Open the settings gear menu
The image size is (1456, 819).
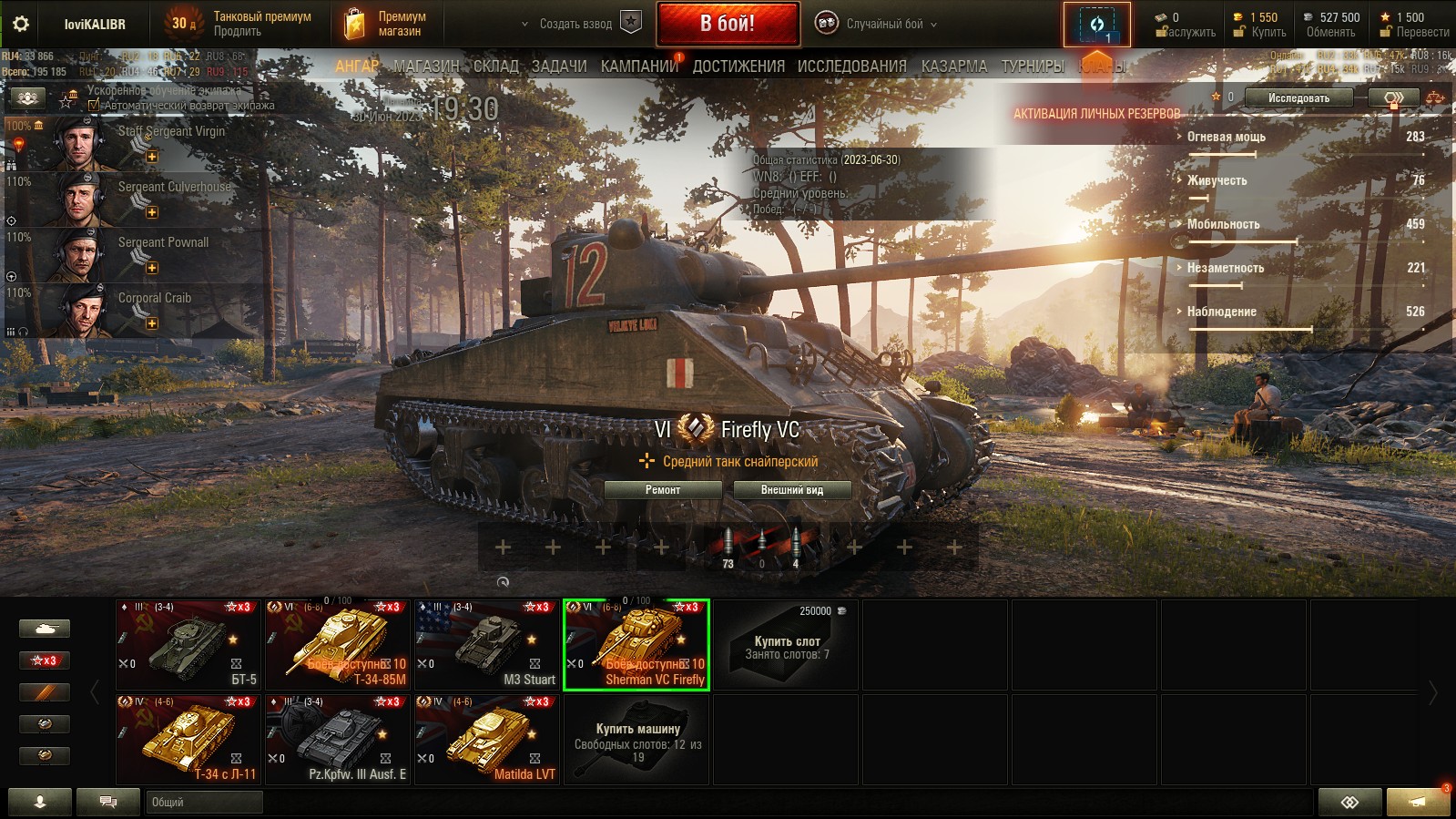pos(20,24)
